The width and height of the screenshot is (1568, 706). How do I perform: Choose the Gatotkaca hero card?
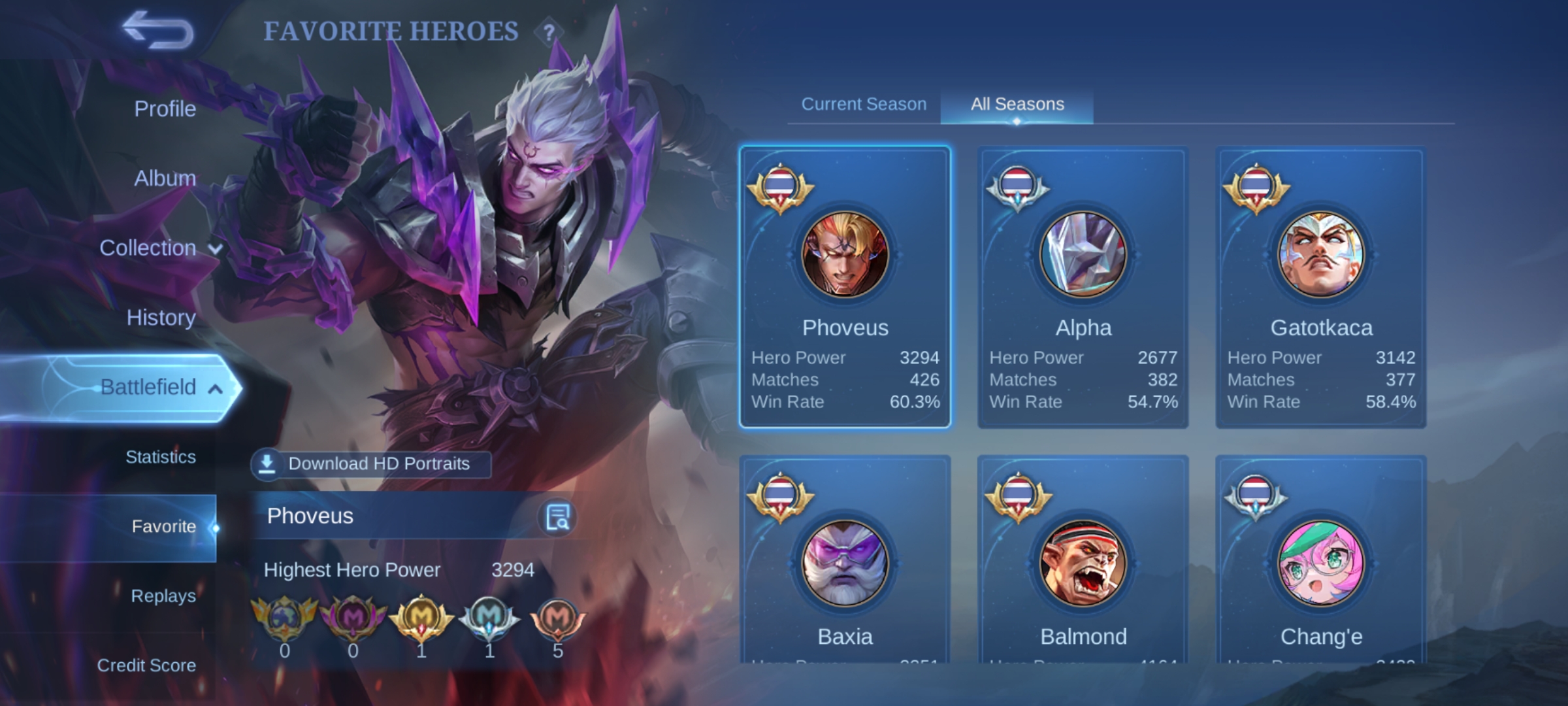pos(1320,287)
